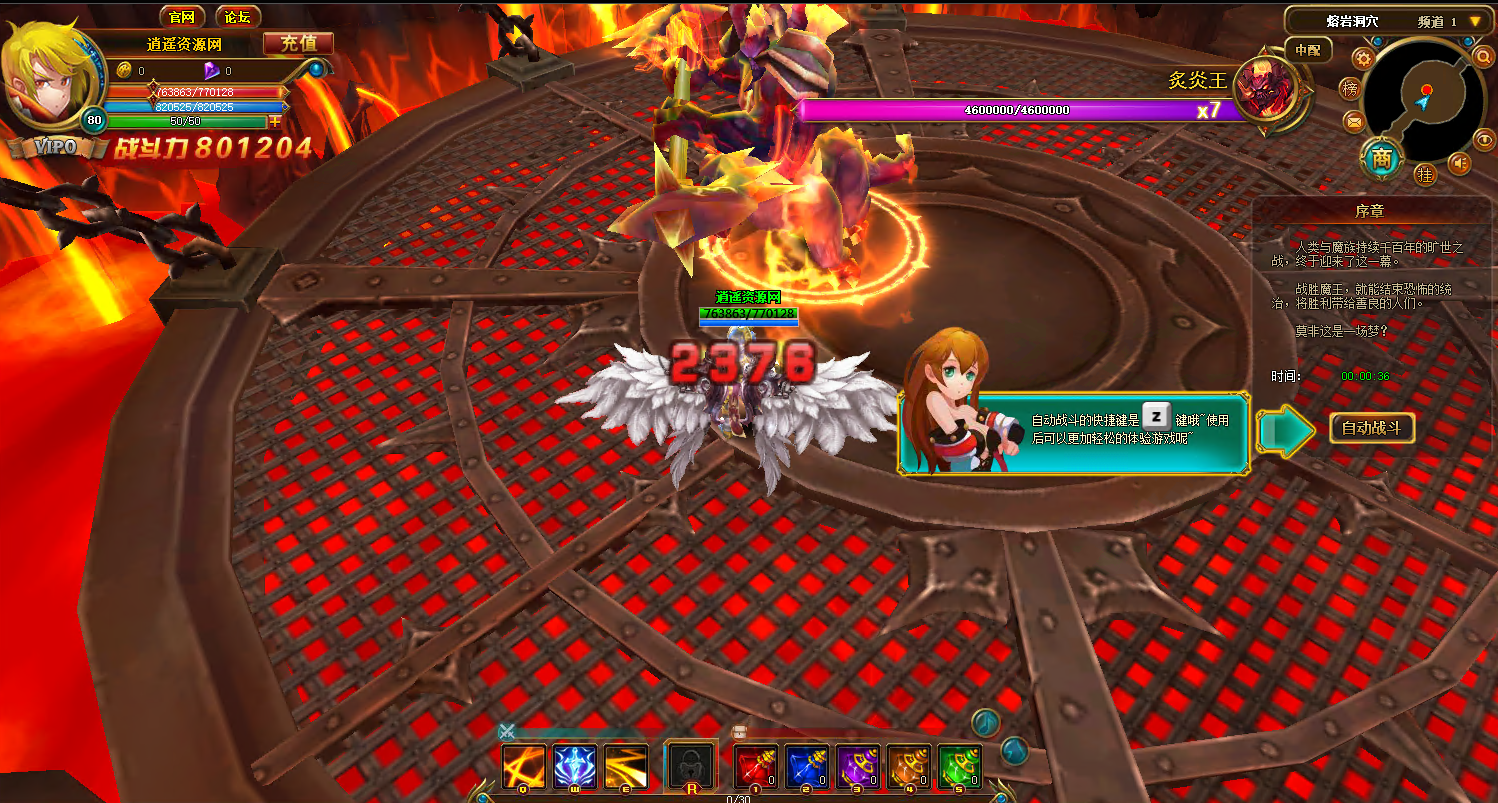Open the mail envelope icon
The image size is (1498, 803).
point(1354,122)
